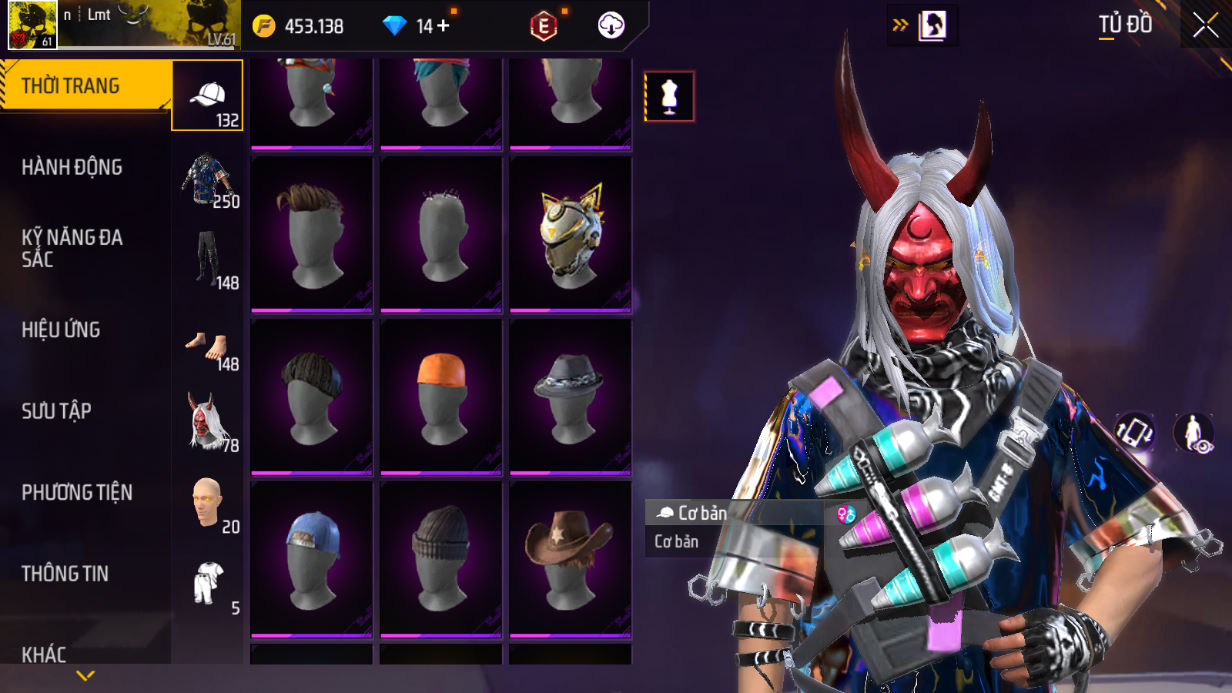Select the Kỹ Năng Đa Sắc section
This screenshot has height=693, width=1232.
[72, 248]
